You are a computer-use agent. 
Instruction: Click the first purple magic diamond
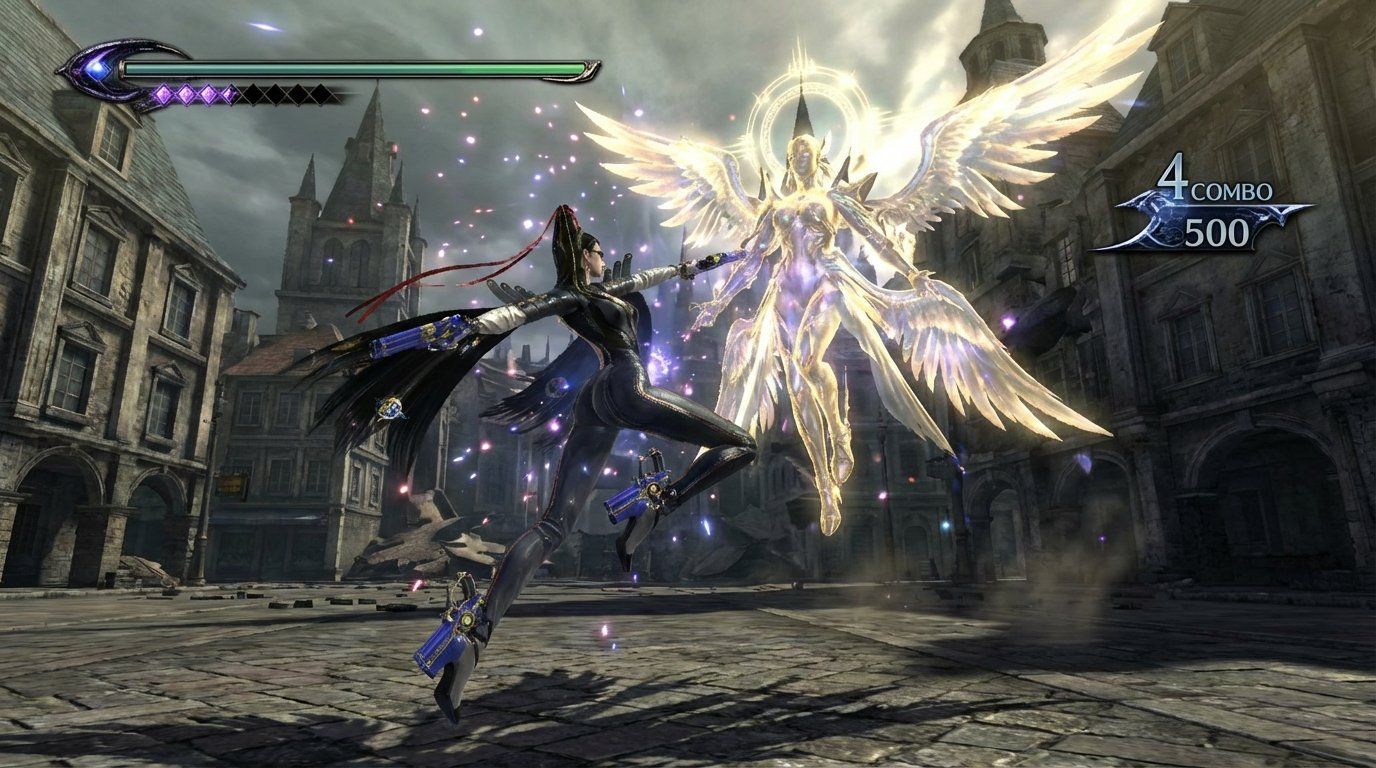click(x=165, y=93)
